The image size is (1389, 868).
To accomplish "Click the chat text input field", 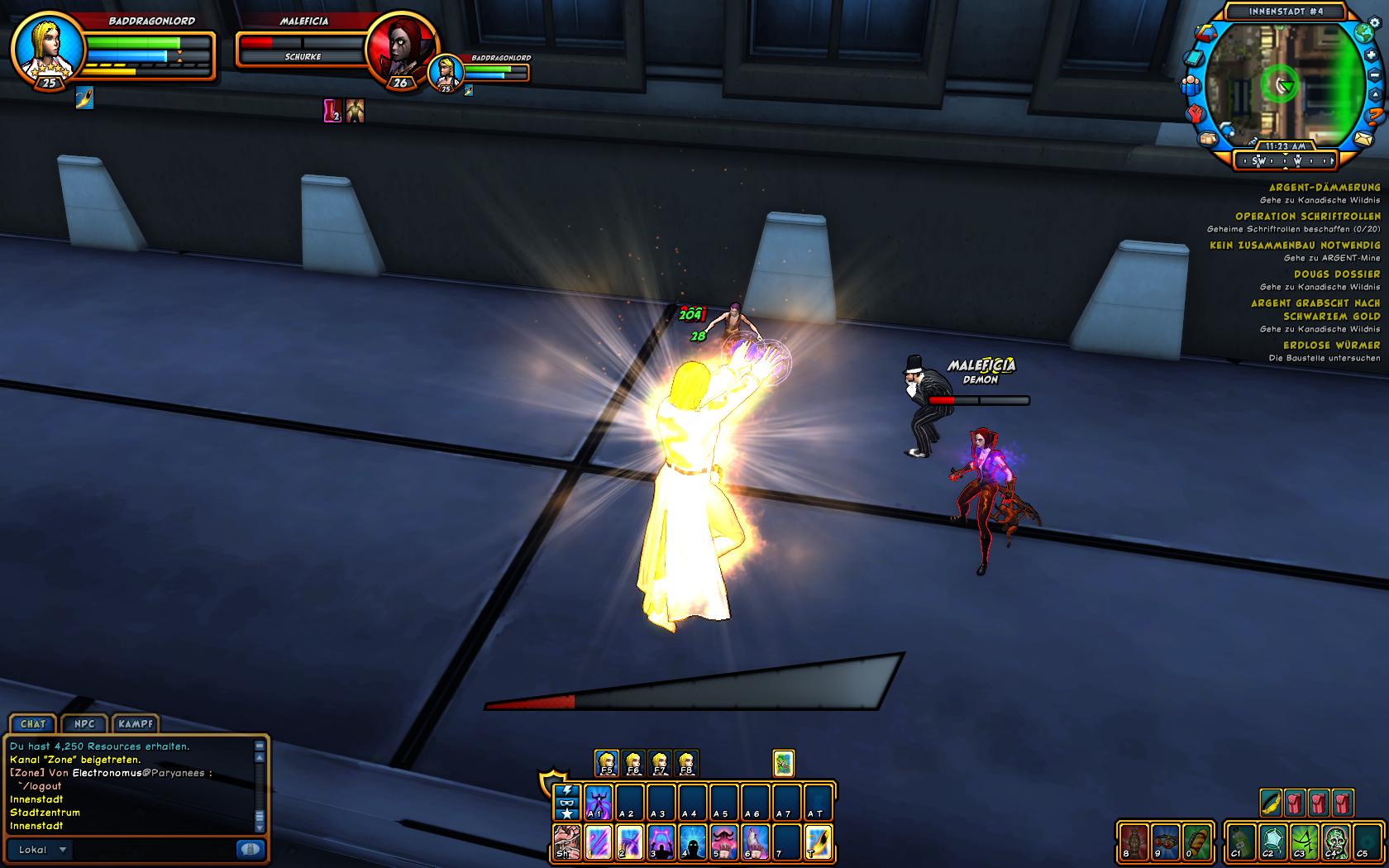I will click(153, 850).
